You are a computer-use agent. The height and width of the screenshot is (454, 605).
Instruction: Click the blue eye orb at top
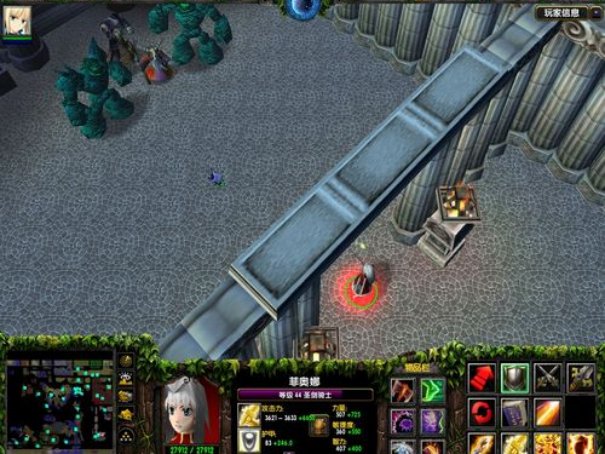point(303,8)
